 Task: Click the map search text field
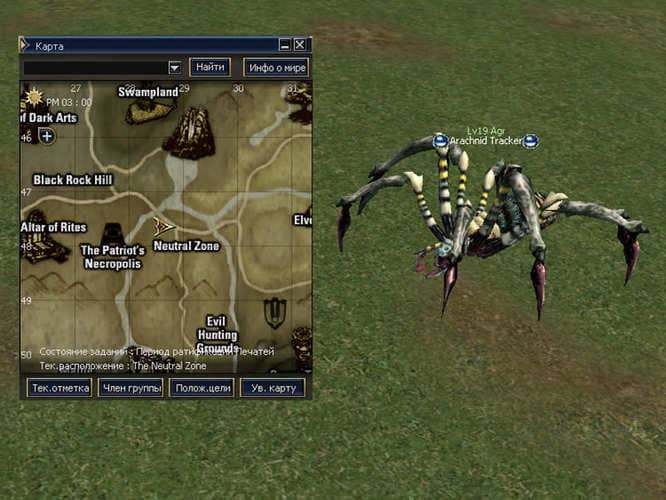tap(94, 67)
